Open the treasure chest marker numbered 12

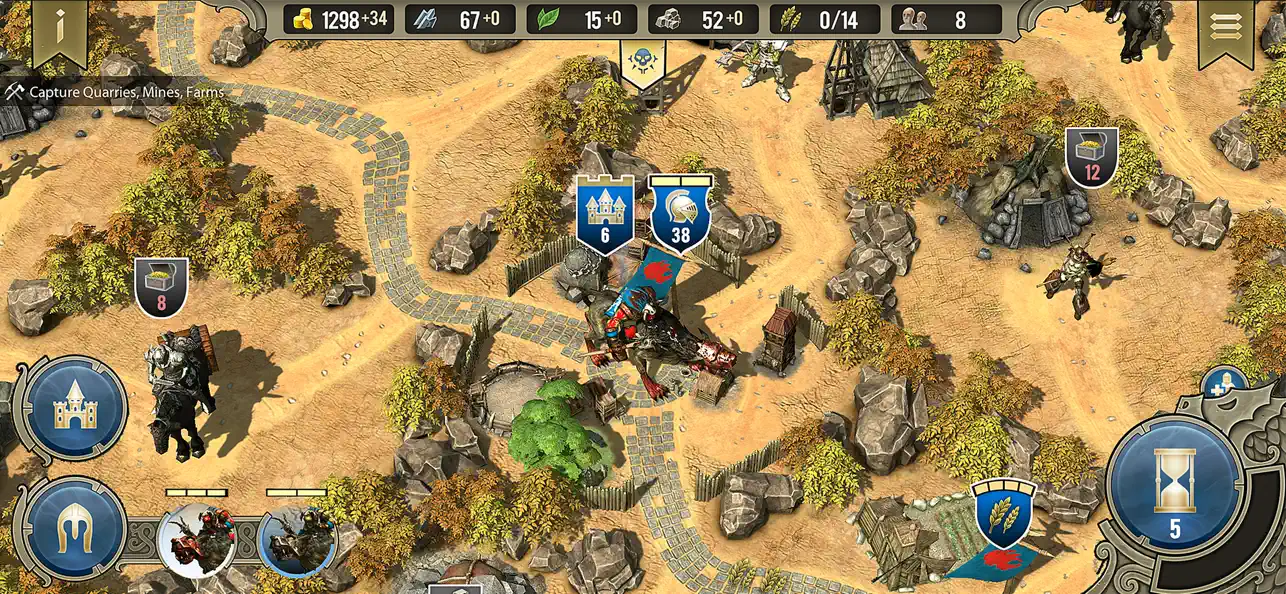pos(1090,157)
